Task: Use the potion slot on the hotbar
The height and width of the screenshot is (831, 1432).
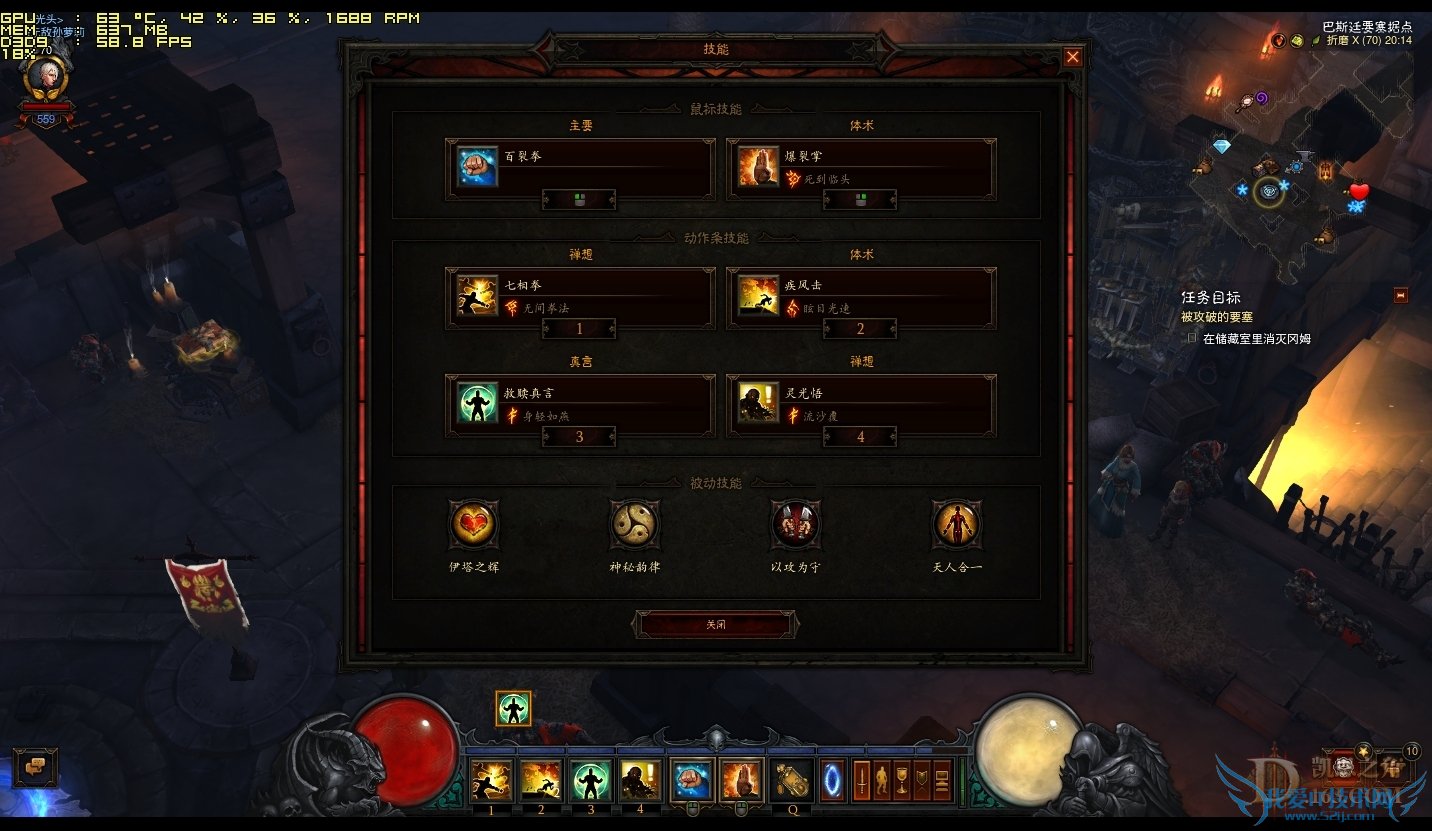Action: (x=791, y=781)
